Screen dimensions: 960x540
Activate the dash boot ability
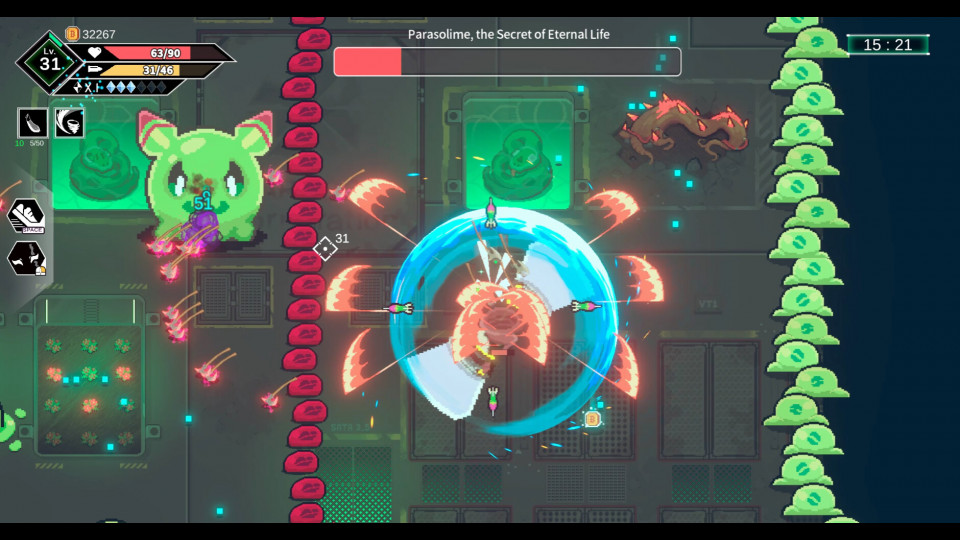pos(24,215)
